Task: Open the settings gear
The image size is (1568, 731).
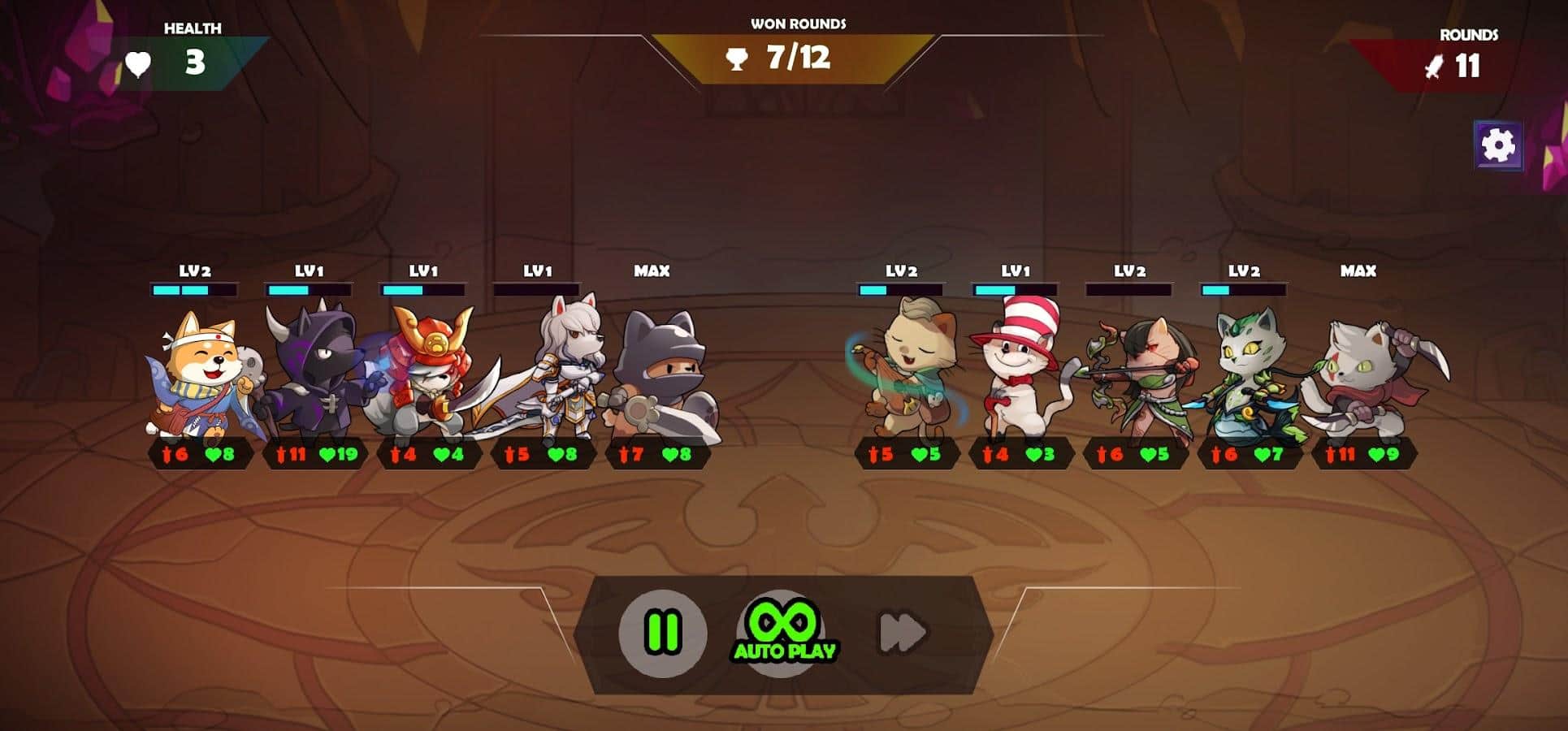Action: pos(1498,146)
